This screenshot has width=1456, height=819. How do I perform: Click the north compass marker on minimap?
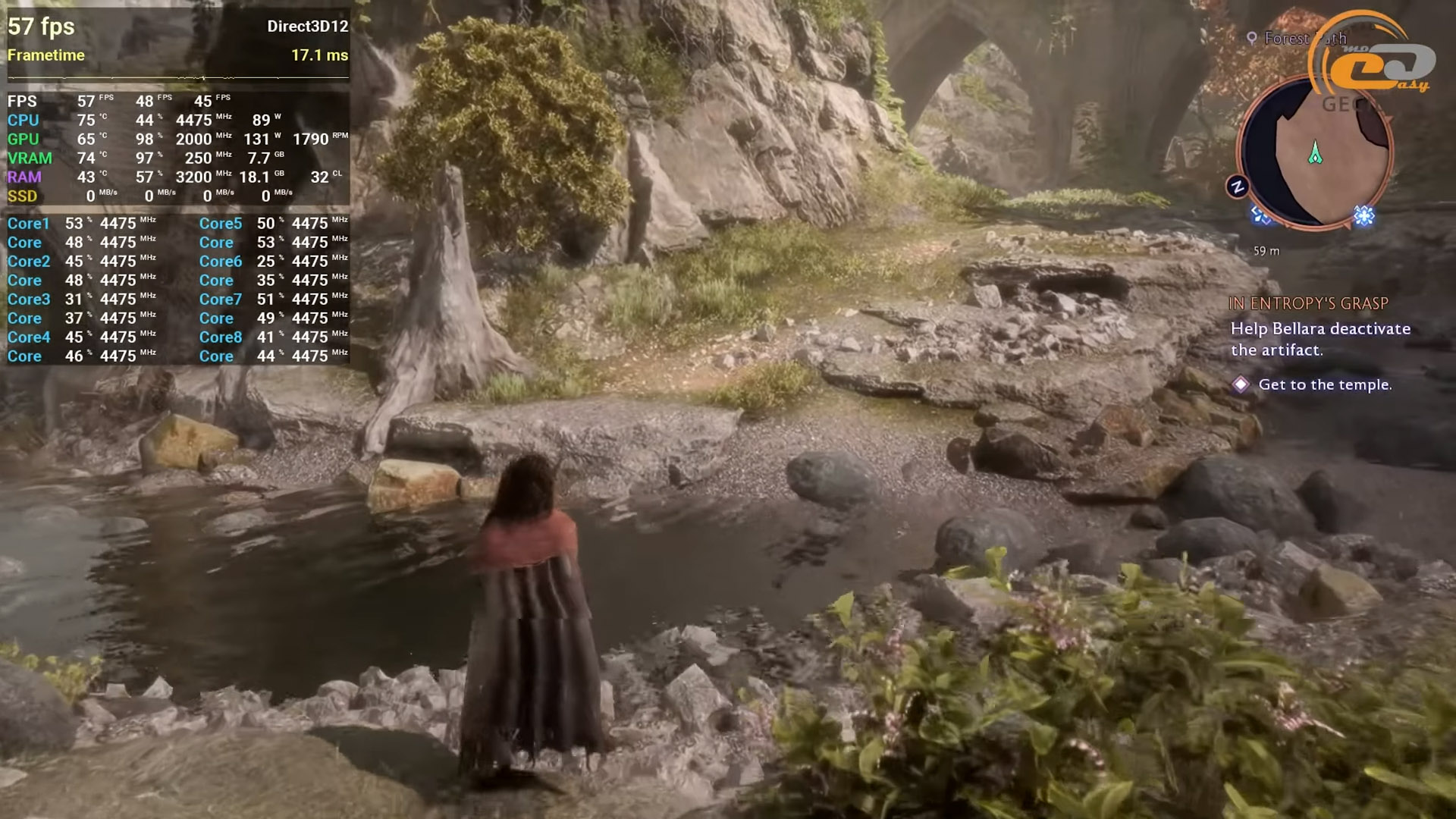[x=1238, y=187]
